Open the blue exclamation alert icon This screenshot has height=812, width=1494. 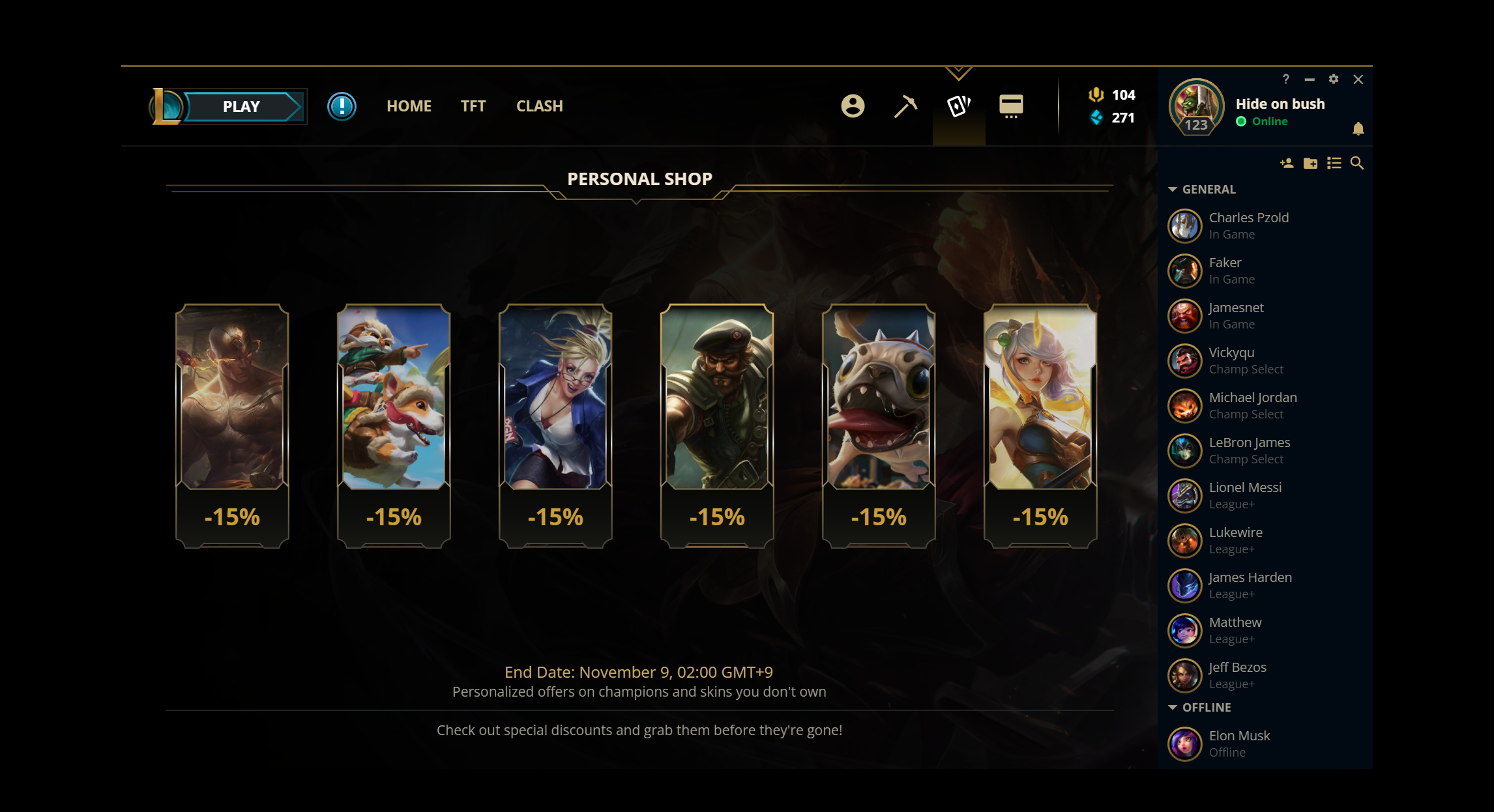tap(342, 106)
